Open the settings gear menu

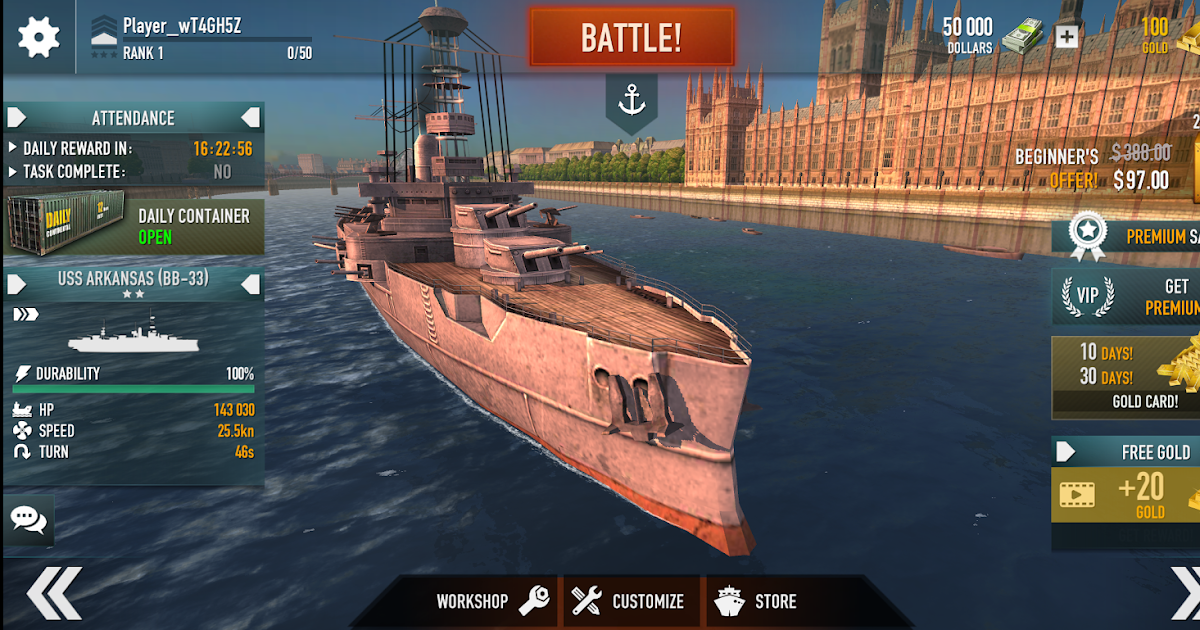(x=39, y=37)
